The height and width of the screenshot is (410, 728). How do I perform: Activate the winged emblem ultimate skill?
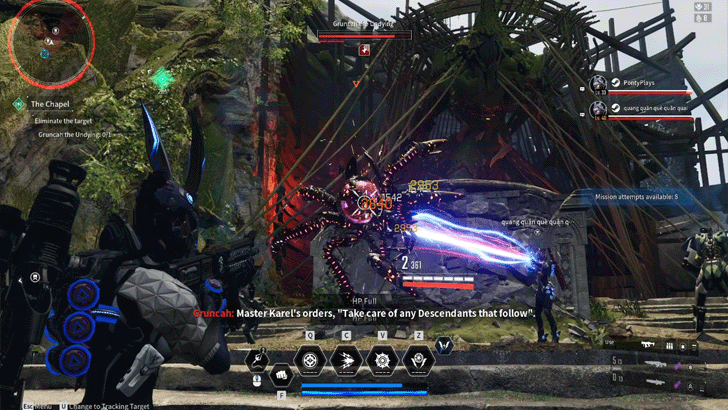coord(418,360)
